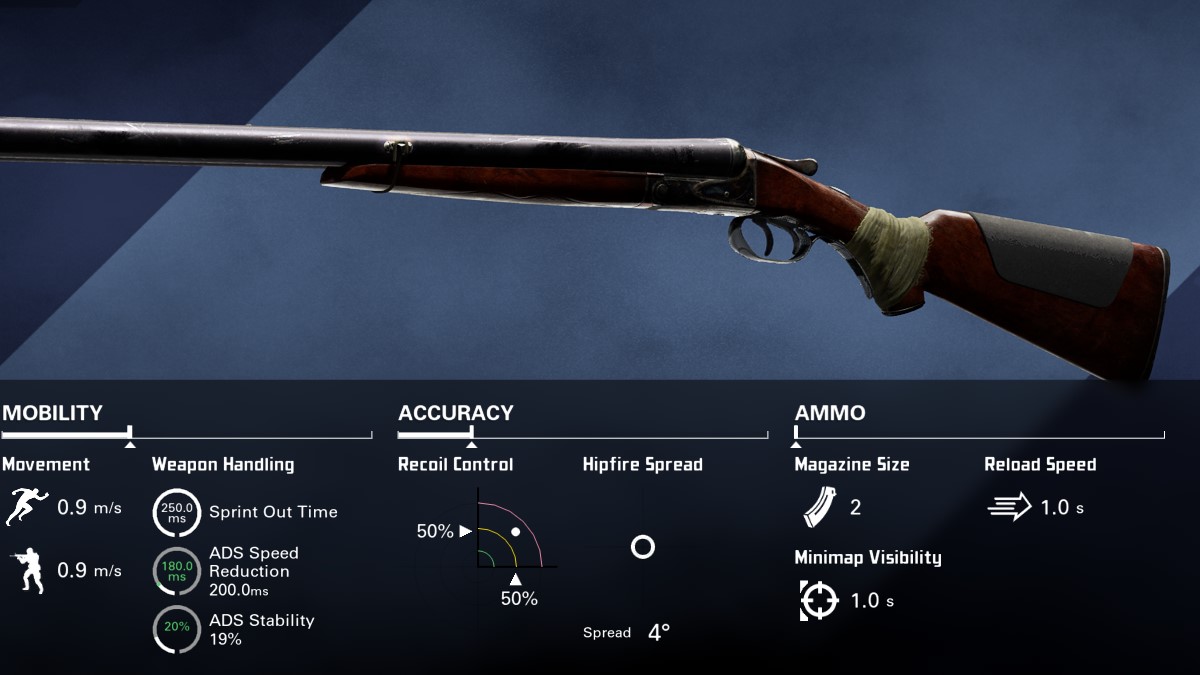
Task: Click the Reload Speed arrow icon
Action: pyautogui.click(x=1008, y=507)
